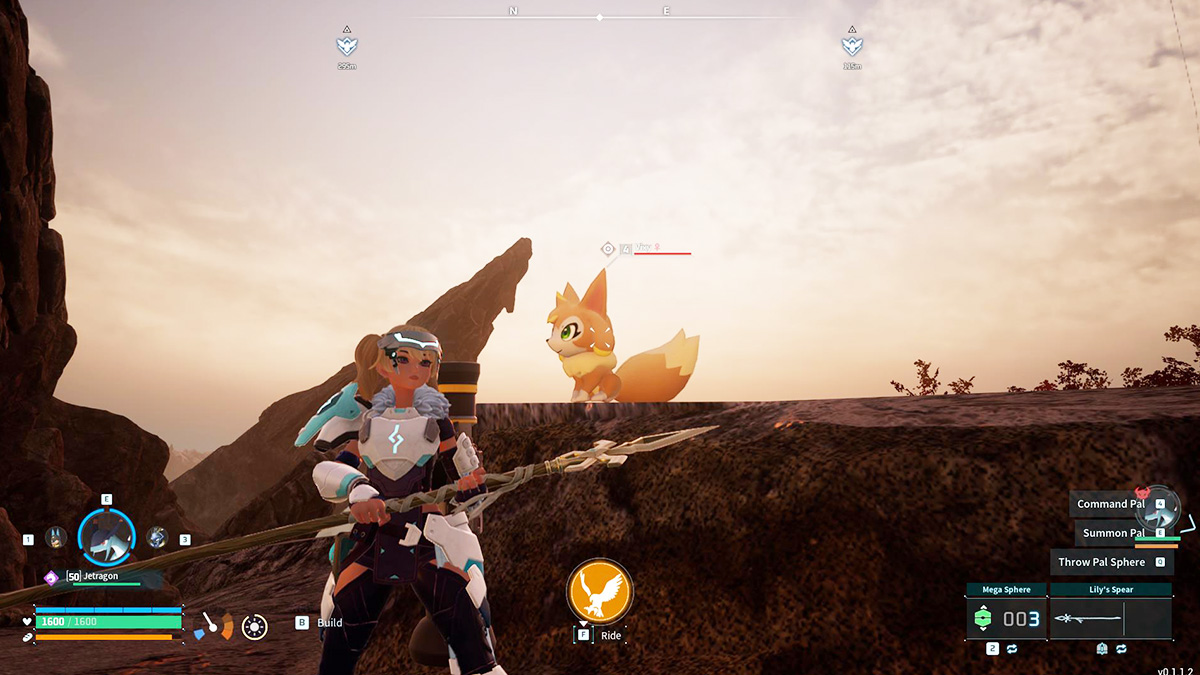Select the Jetragon active pal portrait
This screenshot has height=675, width=1200.
[x=106, y=537]
